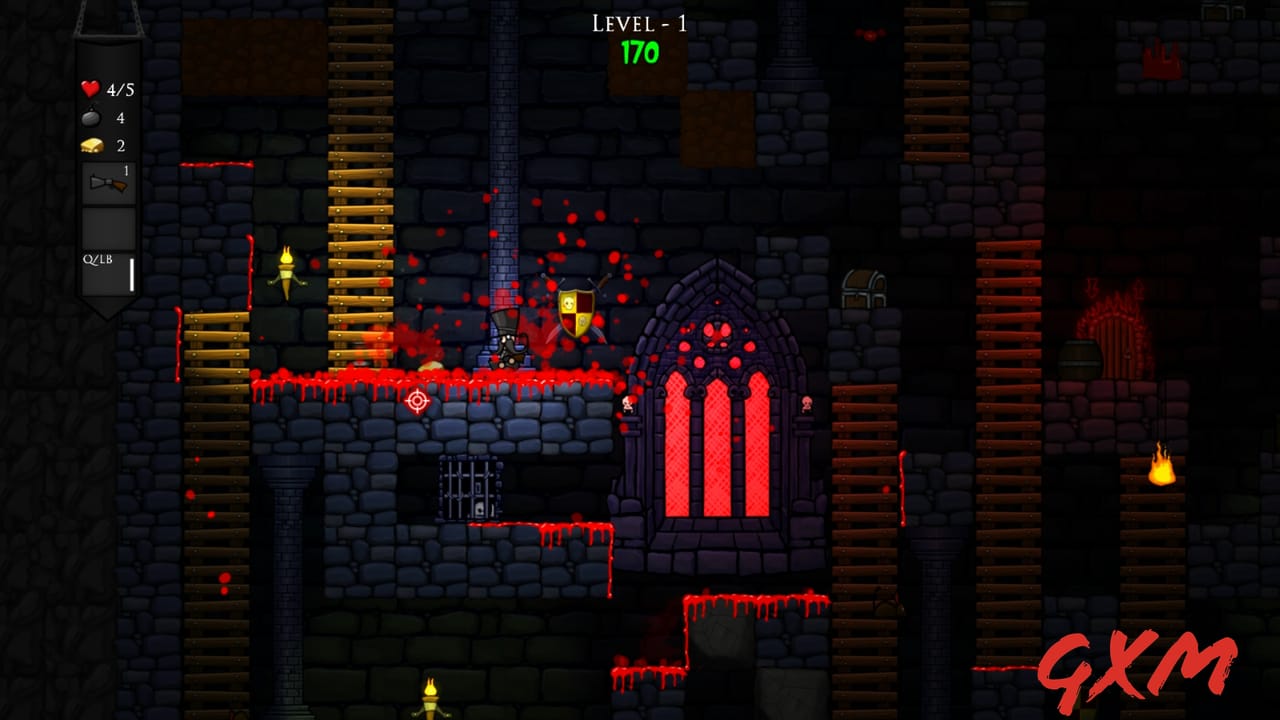Select the bomb icon showing count 4
Screen dimensions: 1280x720
[x=90, y=115]
